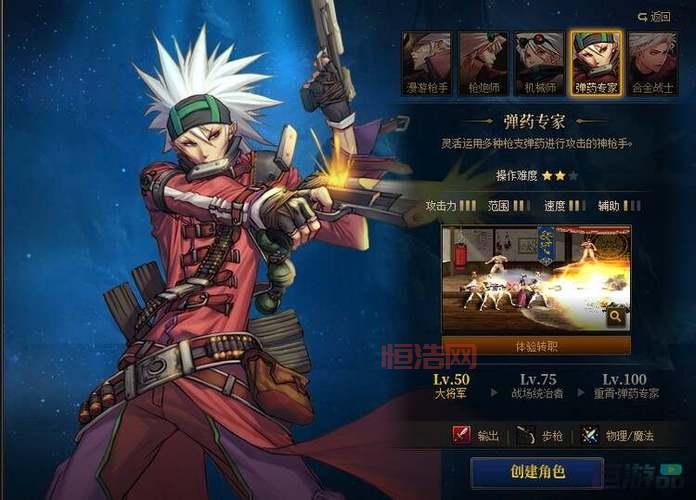696x500 pixels.
Task: Pick the 机械师 class portrait
Action: (539, 63)
